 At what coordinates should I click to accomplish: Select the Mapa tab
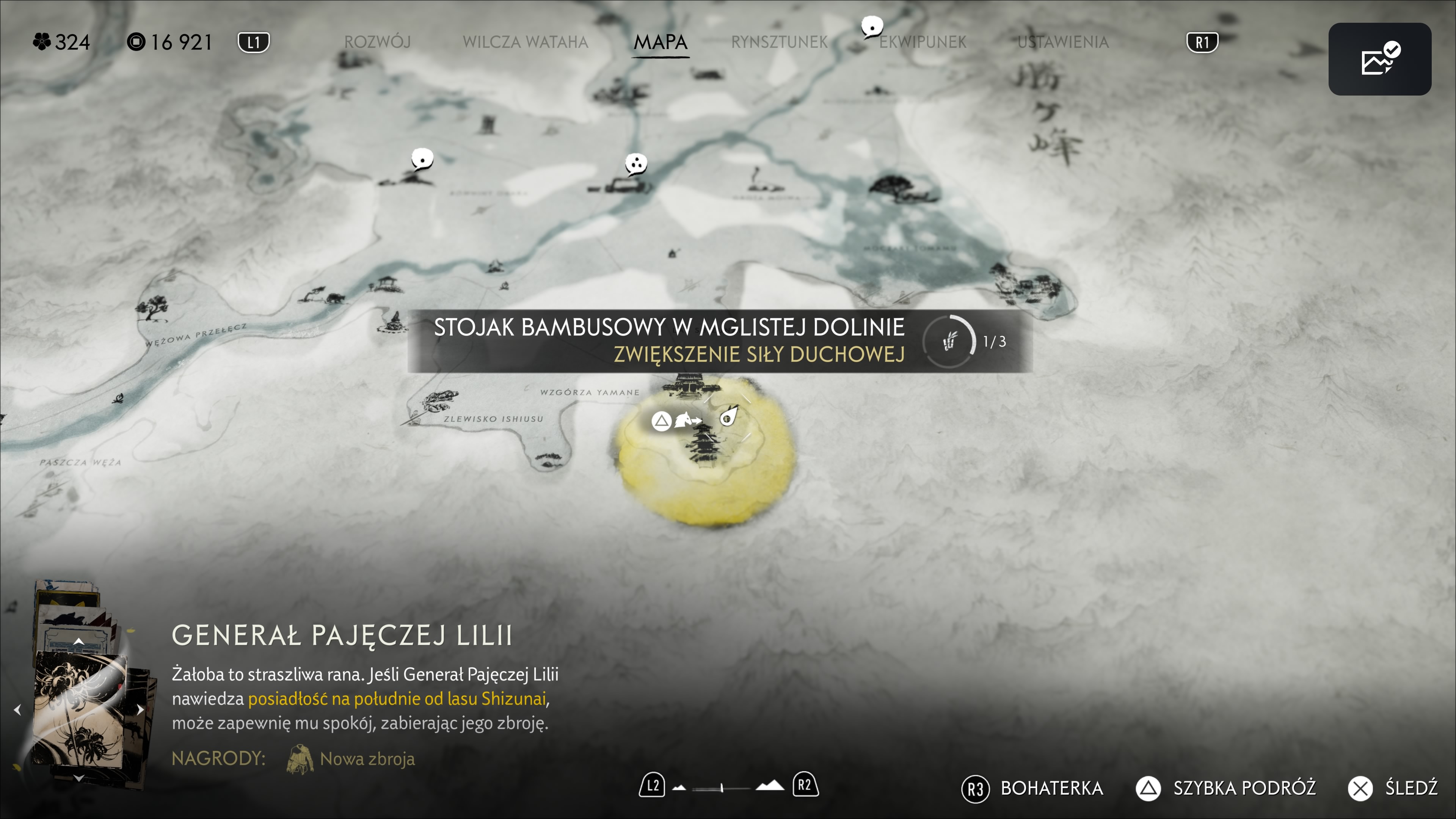(x=660, y=42)
